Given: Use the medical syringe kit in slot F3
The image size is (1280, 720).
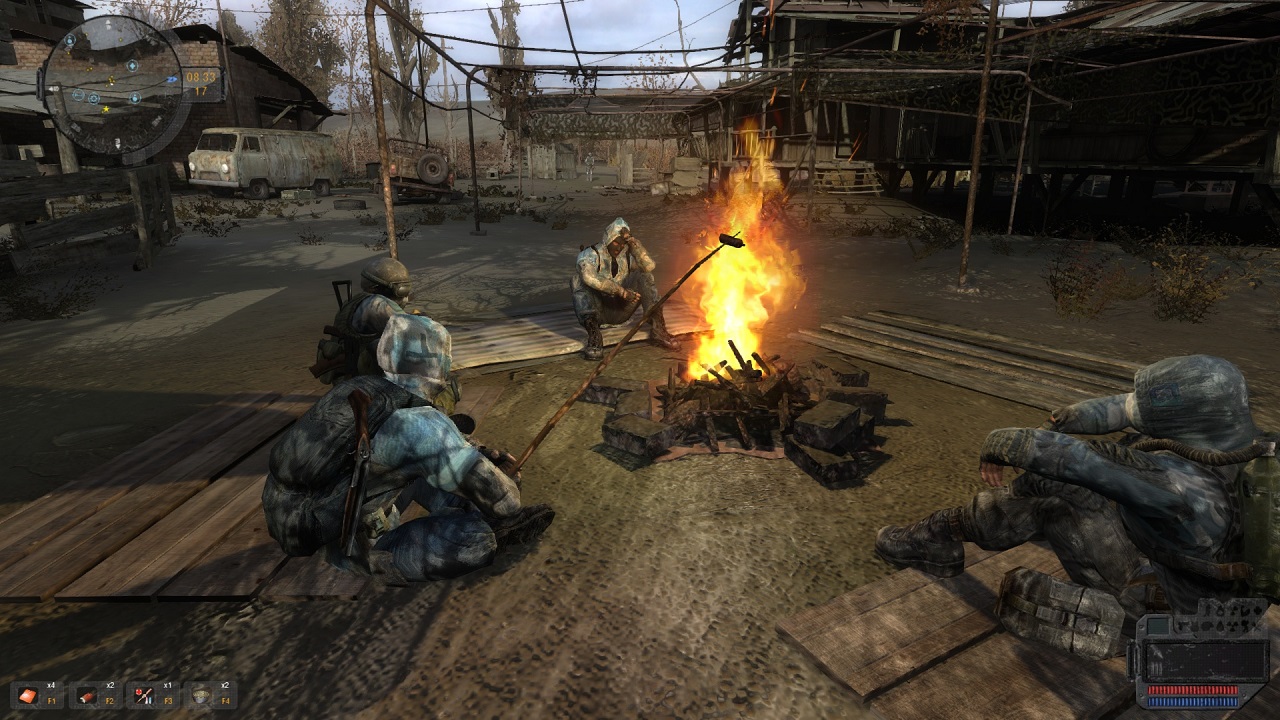Looking at the screenshot, I should click(143, 694).
